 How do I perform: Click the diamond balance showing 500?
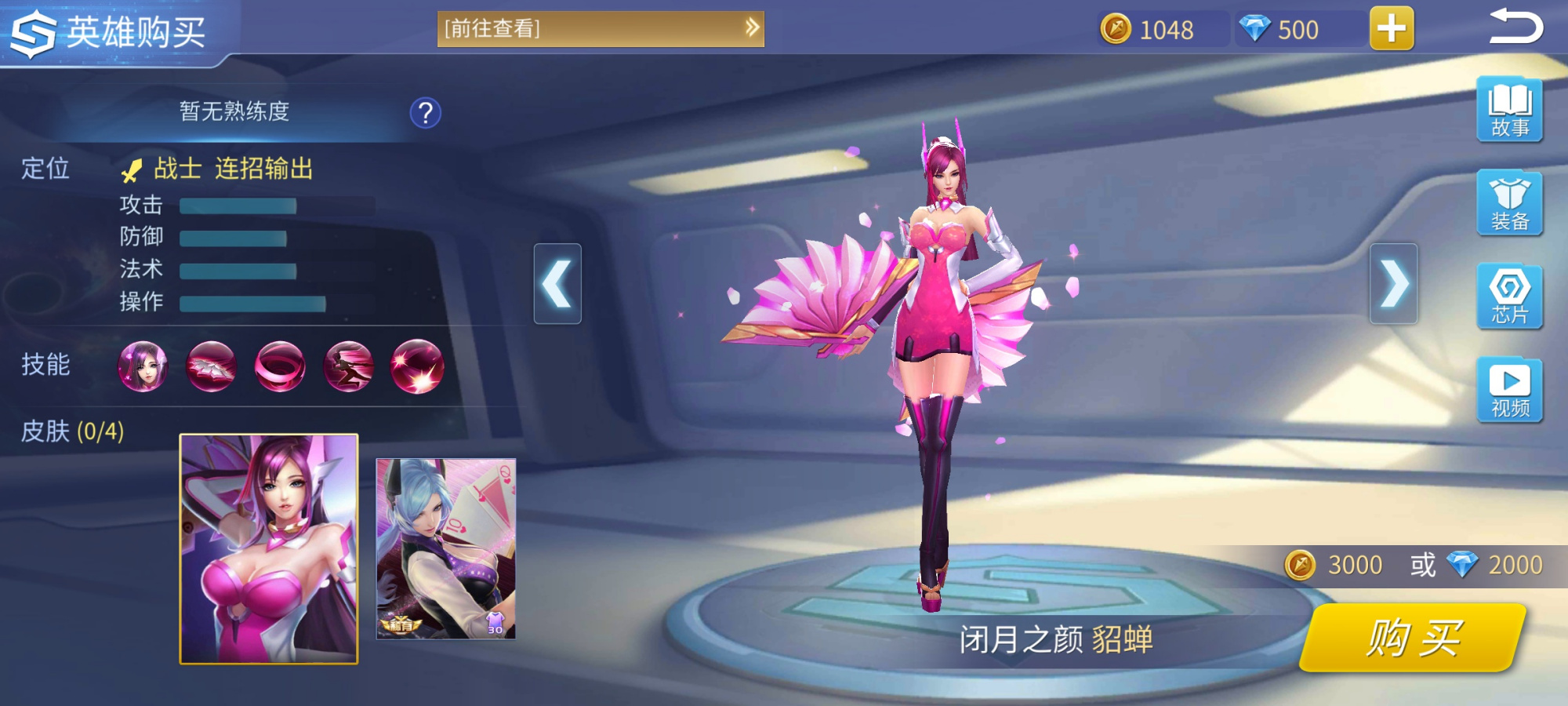[x=1292, y=30]
